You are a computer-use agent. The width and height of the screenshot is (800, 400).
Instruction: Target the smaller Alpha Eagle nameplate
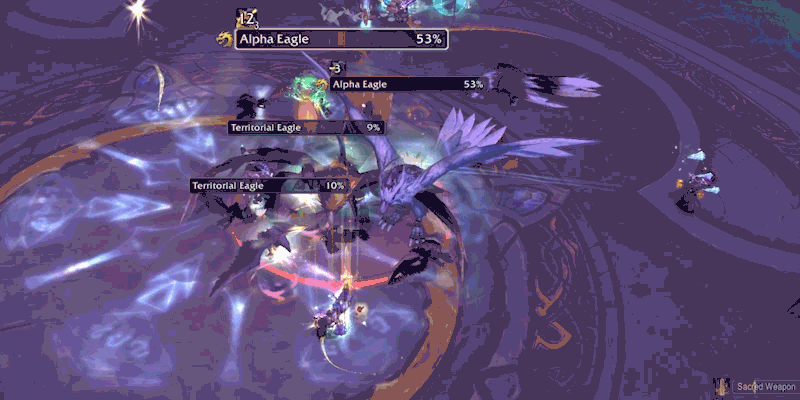(408, 85)
